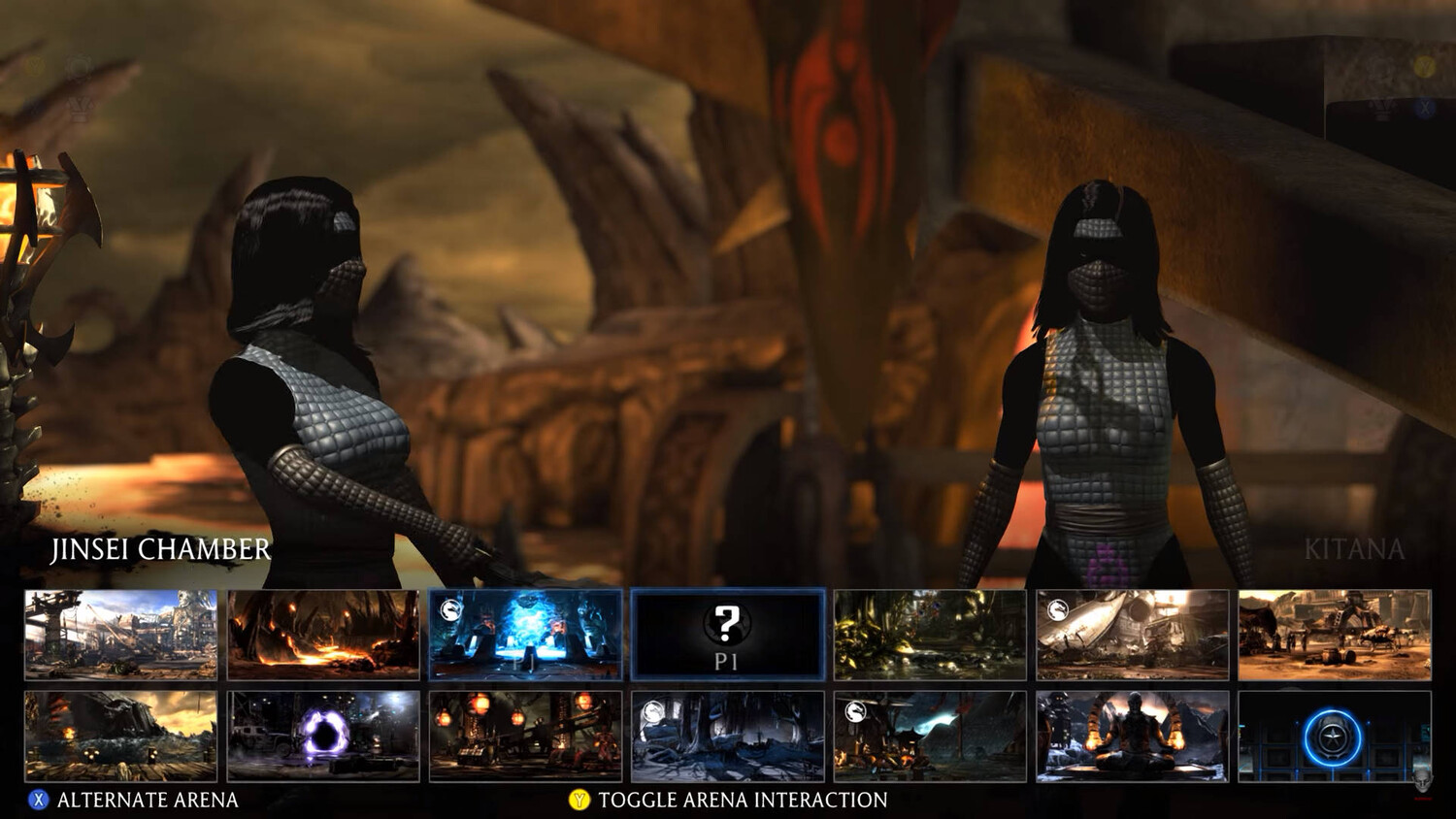Choose the green jungle arena thumbnail
Screen dimensions: 1456x819
[930, 635]
